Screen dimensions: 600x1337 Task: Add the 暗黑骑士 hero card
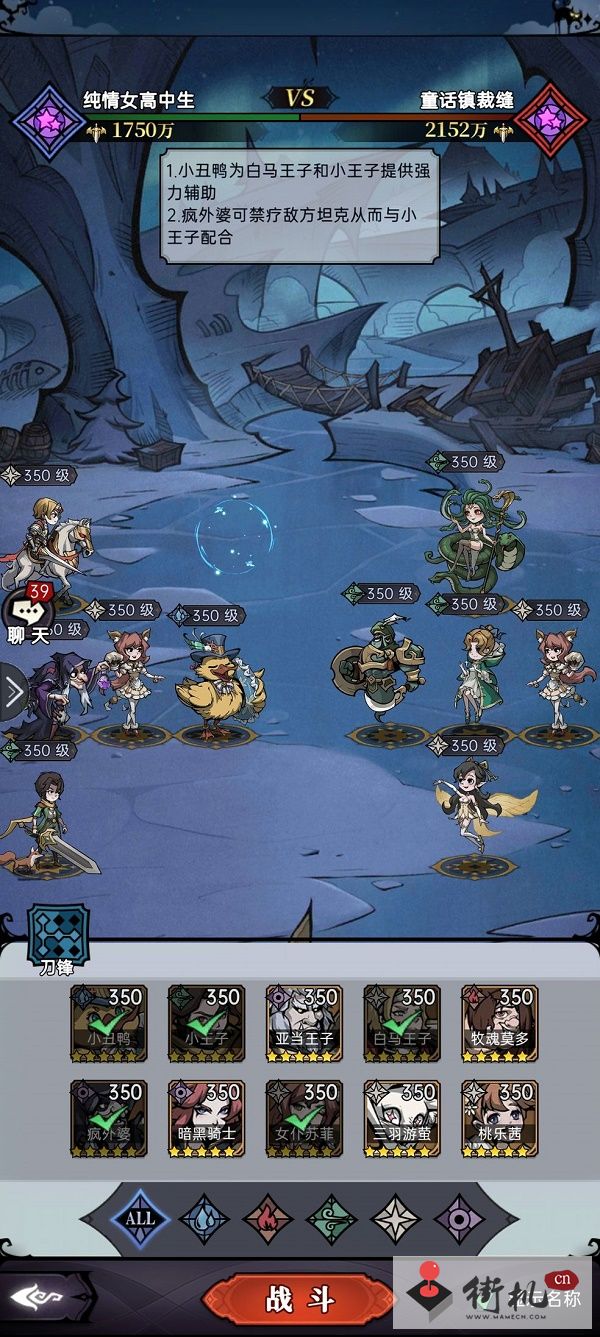pyautogui.click(x=207, y=1118)
